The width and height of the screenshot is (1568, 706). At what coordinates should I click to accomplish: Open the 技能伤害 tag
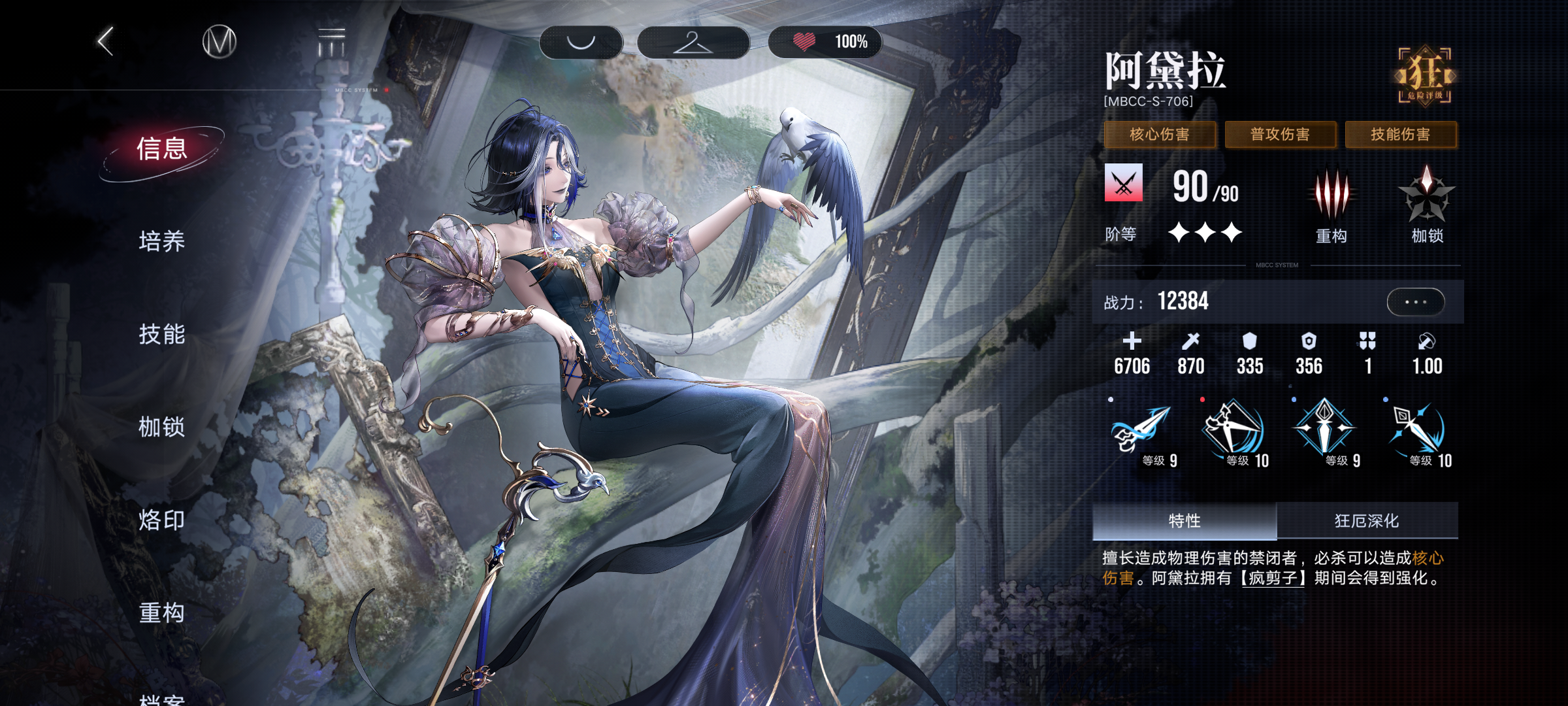pos(1401,135)
